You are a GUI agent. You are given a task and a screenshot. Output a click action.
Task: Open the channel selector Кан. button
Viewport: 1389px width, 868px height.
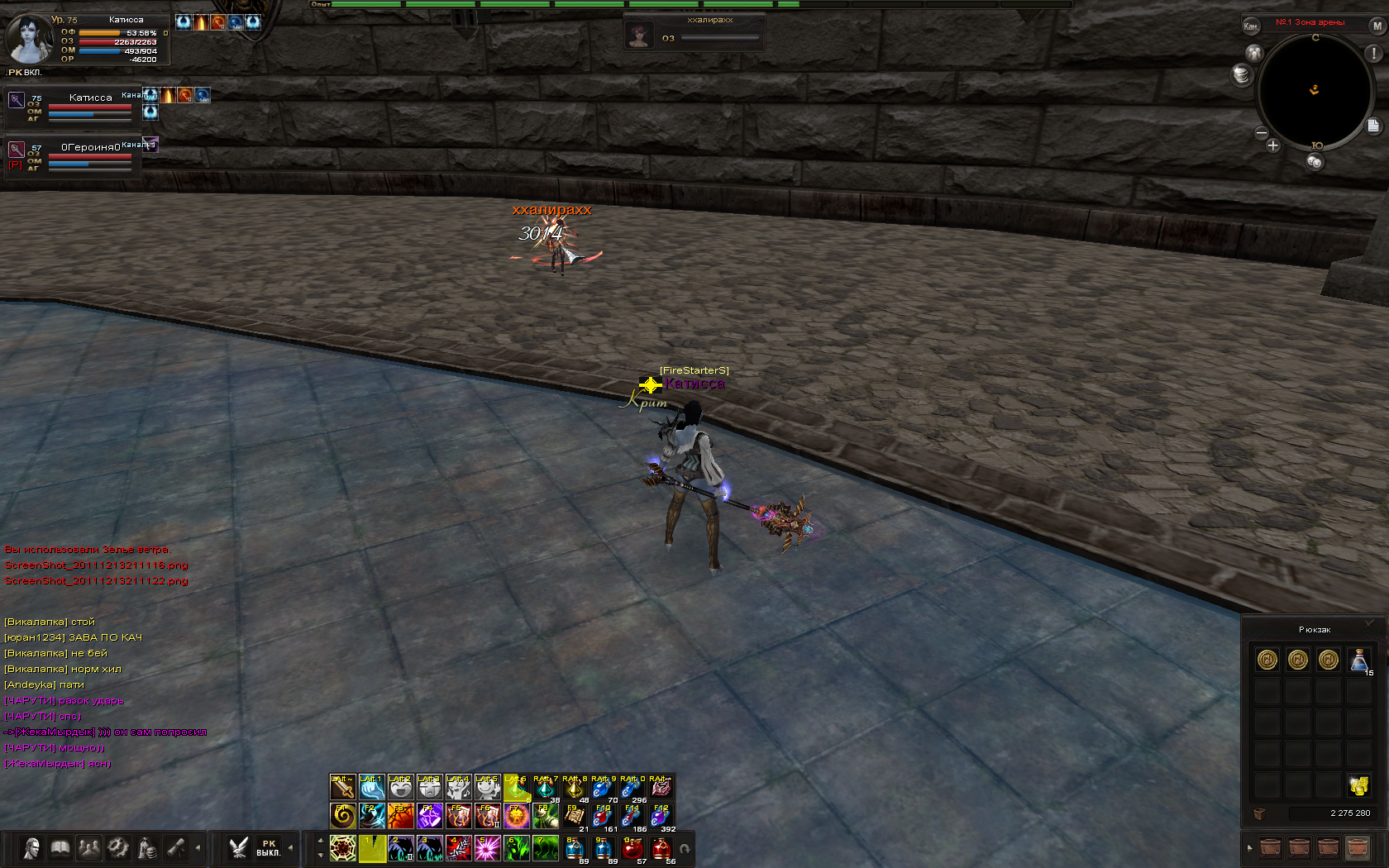pos(1251,26)
